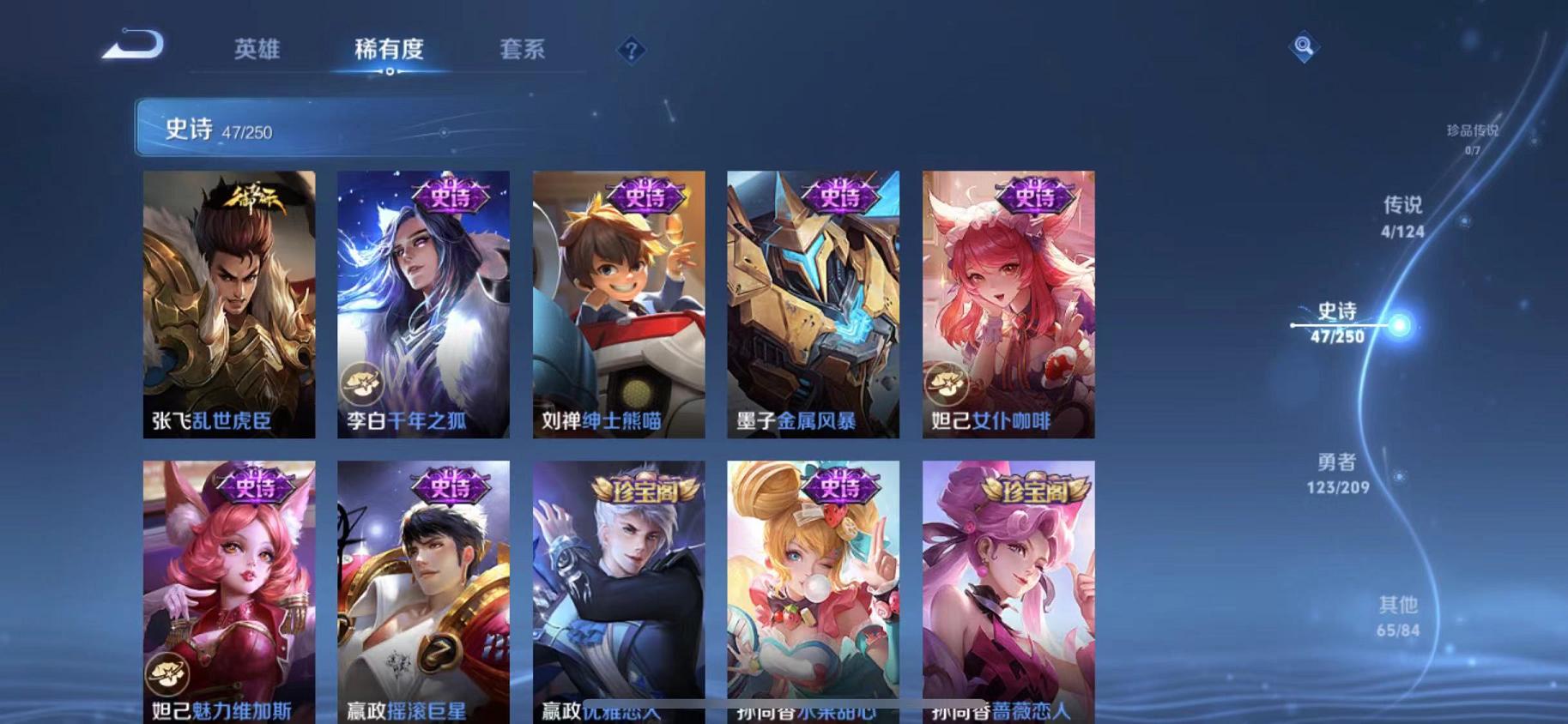This screenshot has width=1568, height=724.
Task: Click the glowing node at 史诗 on the navigation line
Action: pos(1400,324)
